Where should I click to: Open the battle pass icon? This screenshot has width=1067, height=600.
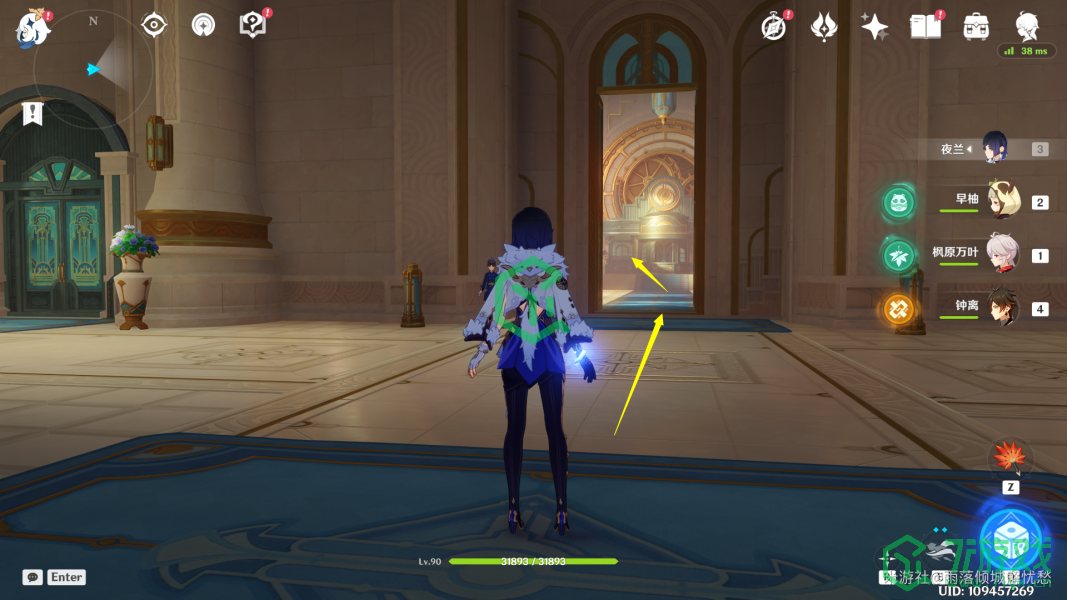tap(824, 27)
